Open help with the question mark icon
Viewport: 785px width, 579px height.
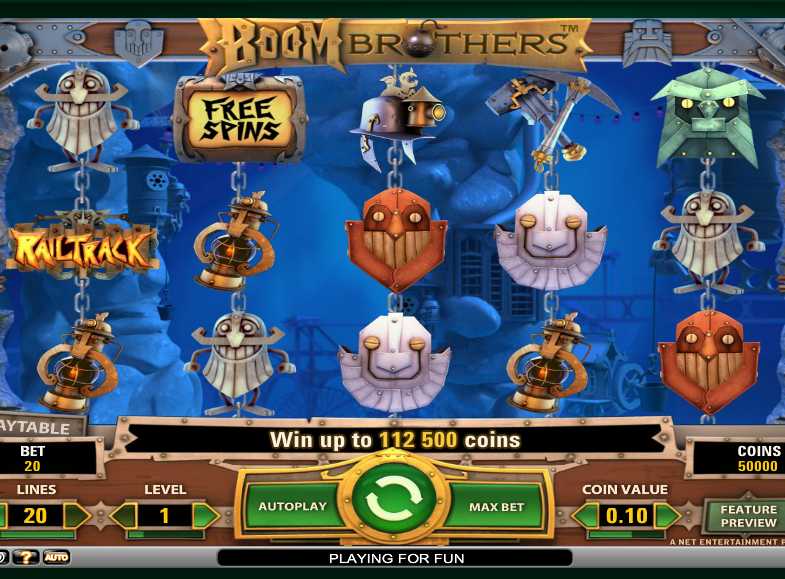pyautogui.click(x=25, y=557)
